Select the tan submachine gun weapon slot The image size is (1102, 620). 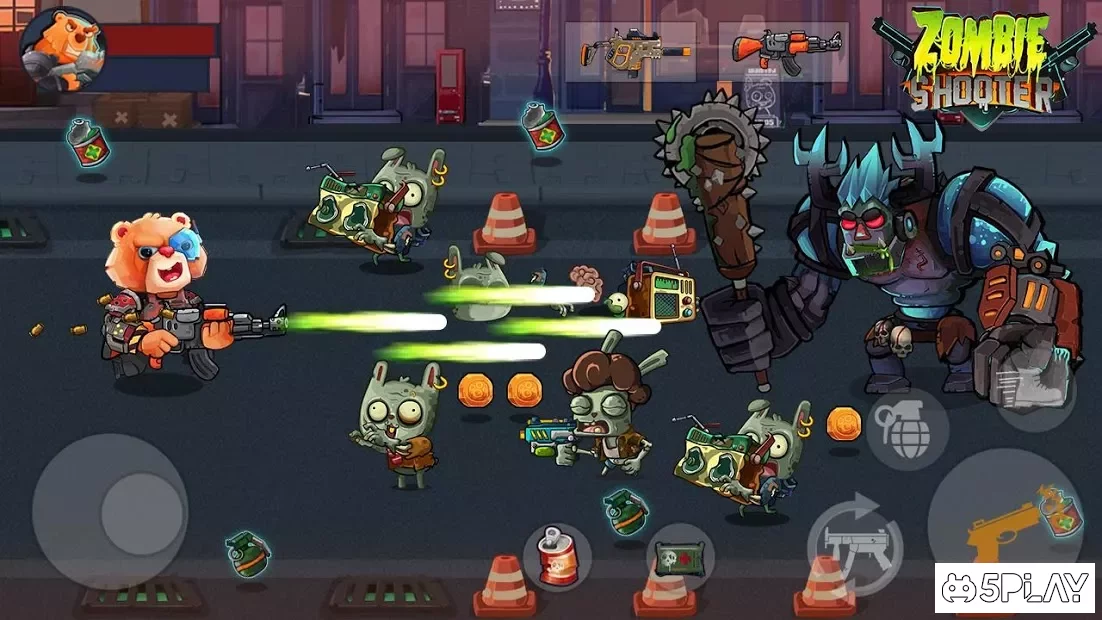click(x=630, y=52)
